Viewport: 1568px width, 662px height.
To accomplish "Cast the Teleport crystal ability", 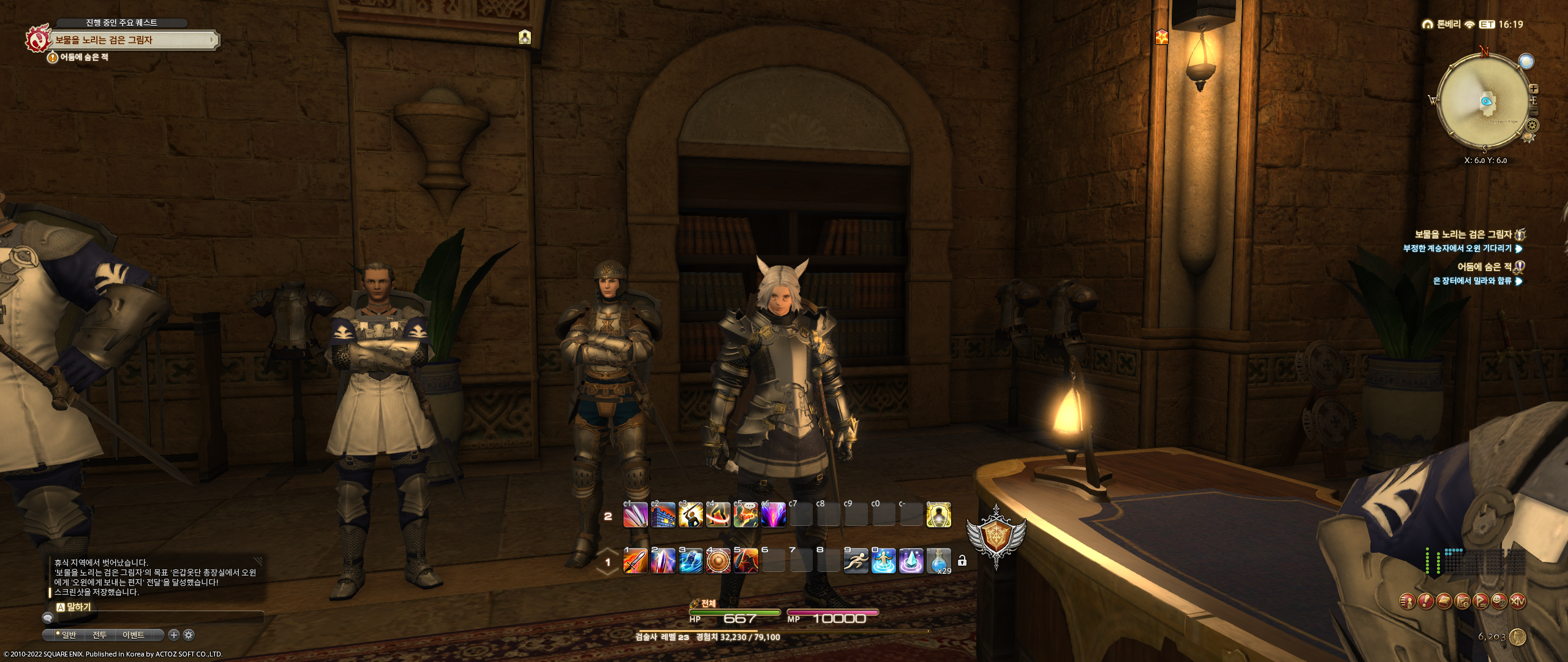I will (911, 561).
